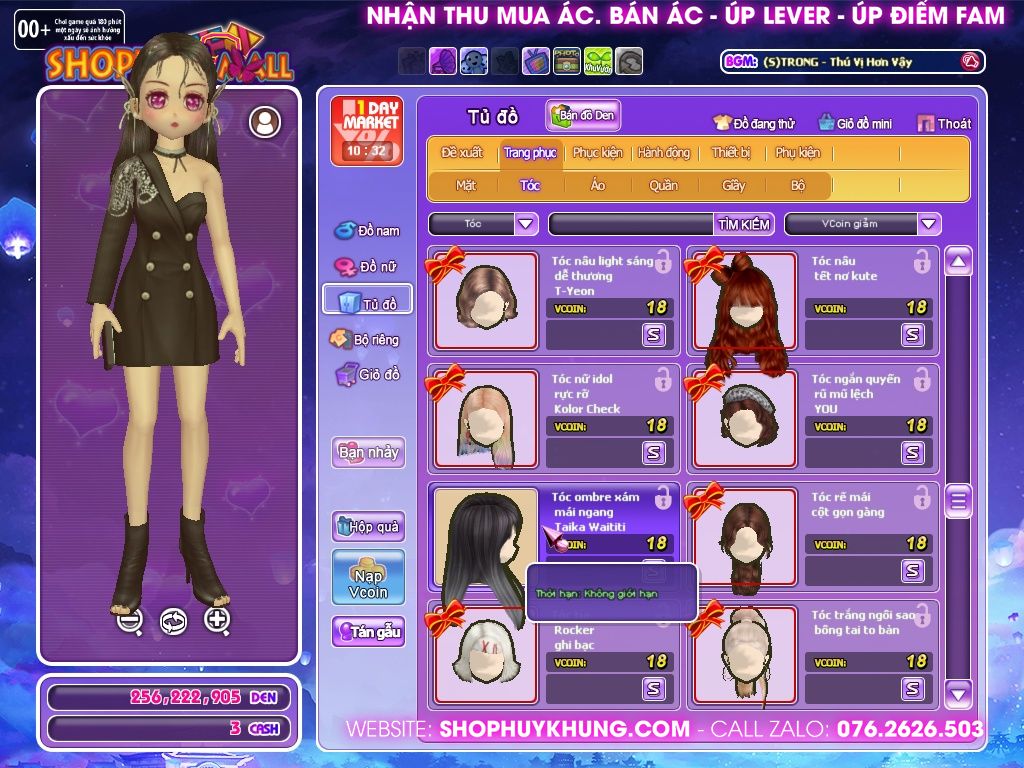Screen dimensions: 1024x768
Task: Open the Đồ nam section
Action: 367,231
